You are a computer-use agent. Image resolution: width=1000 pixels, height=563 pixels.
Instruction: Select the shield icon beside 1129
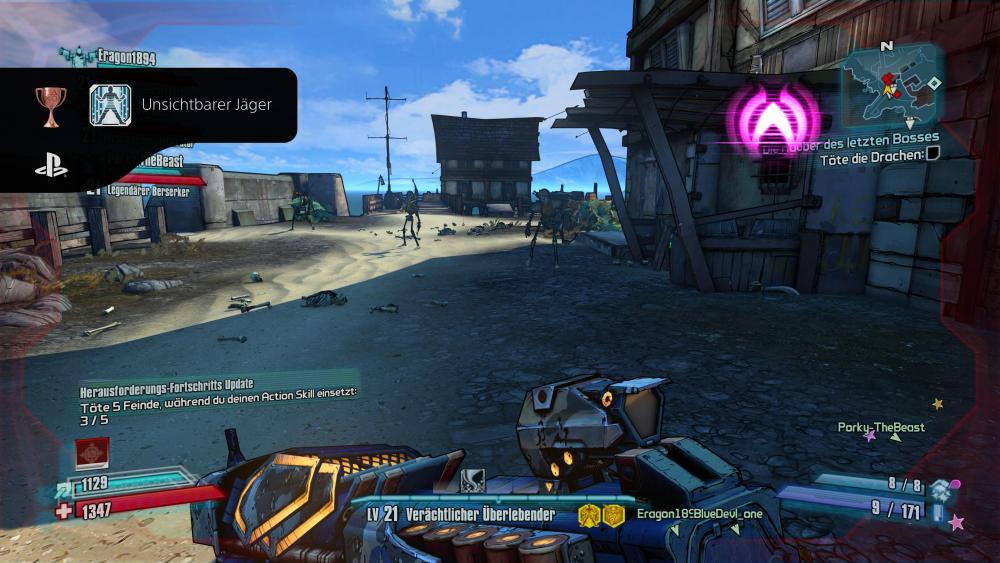click(65, 487)
